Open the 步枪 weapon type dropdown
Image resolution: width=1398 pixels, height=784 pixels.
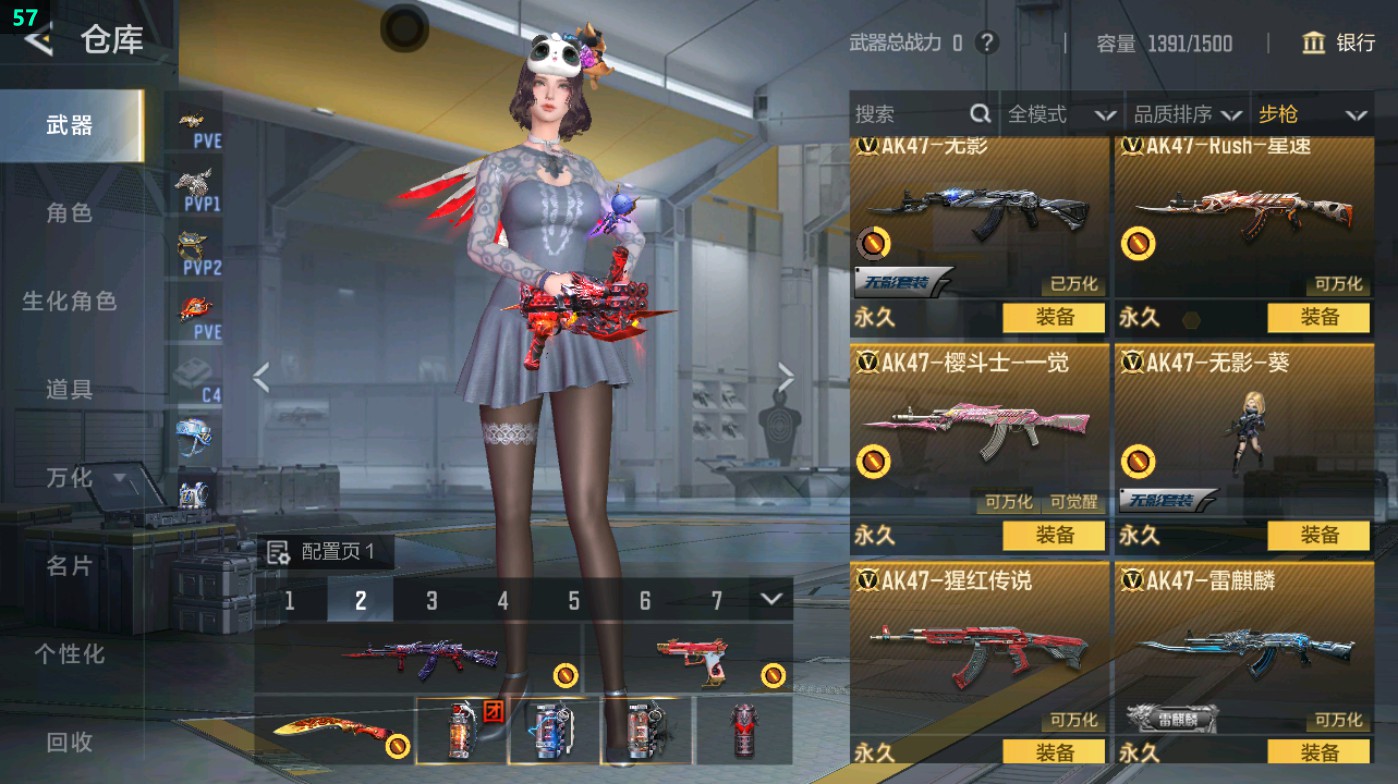tap(1312, 115)
